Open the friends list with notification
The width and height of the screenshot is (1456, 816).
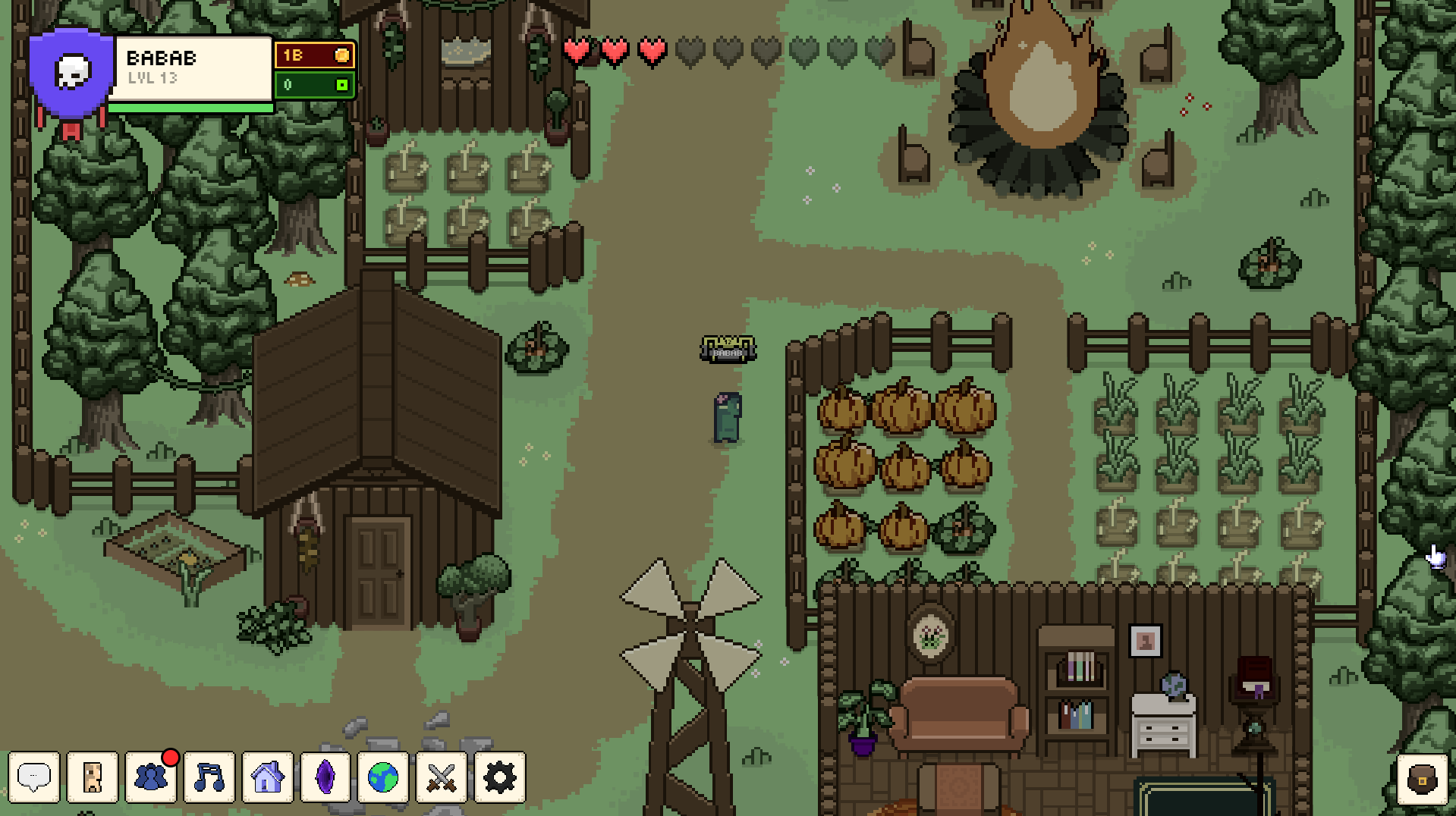pos(151,777)
